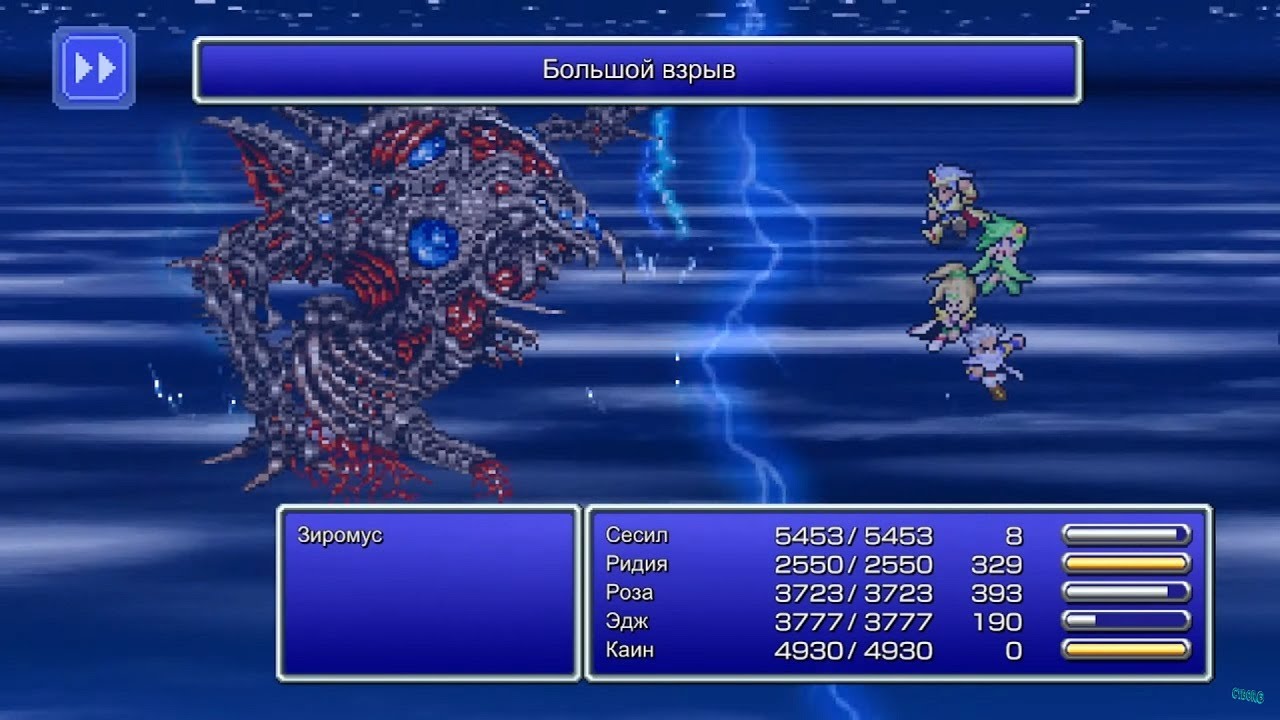Click on Эдж in the party list
The width and height of the screenshot is (1280, 720).
(627, 622)
